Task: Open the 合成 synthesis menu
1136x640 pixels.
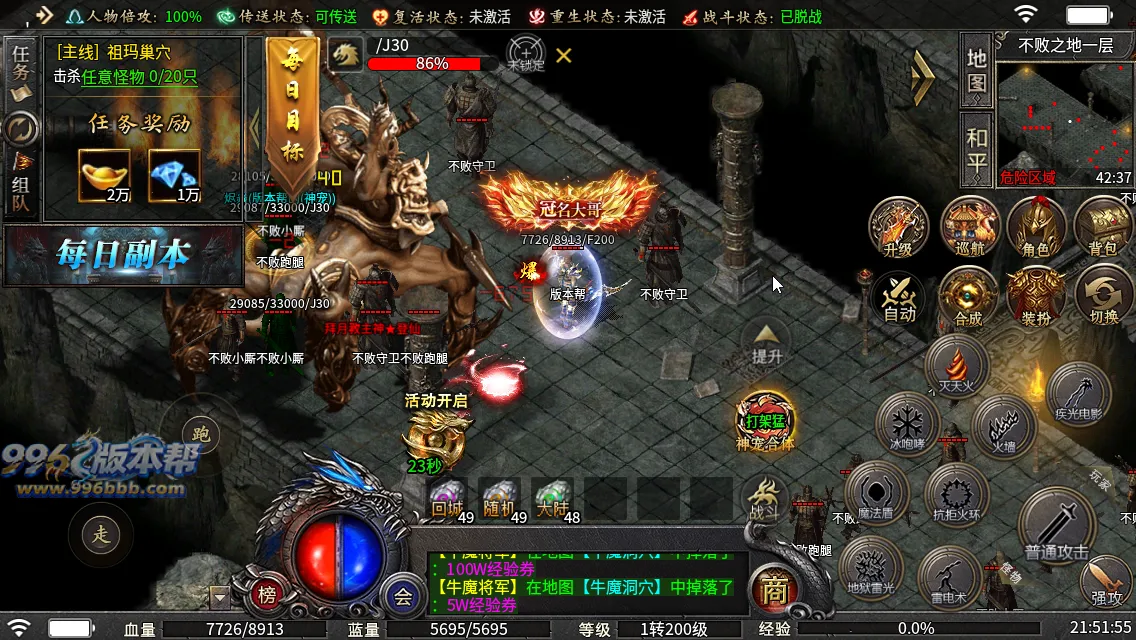Action: [968, 298]
